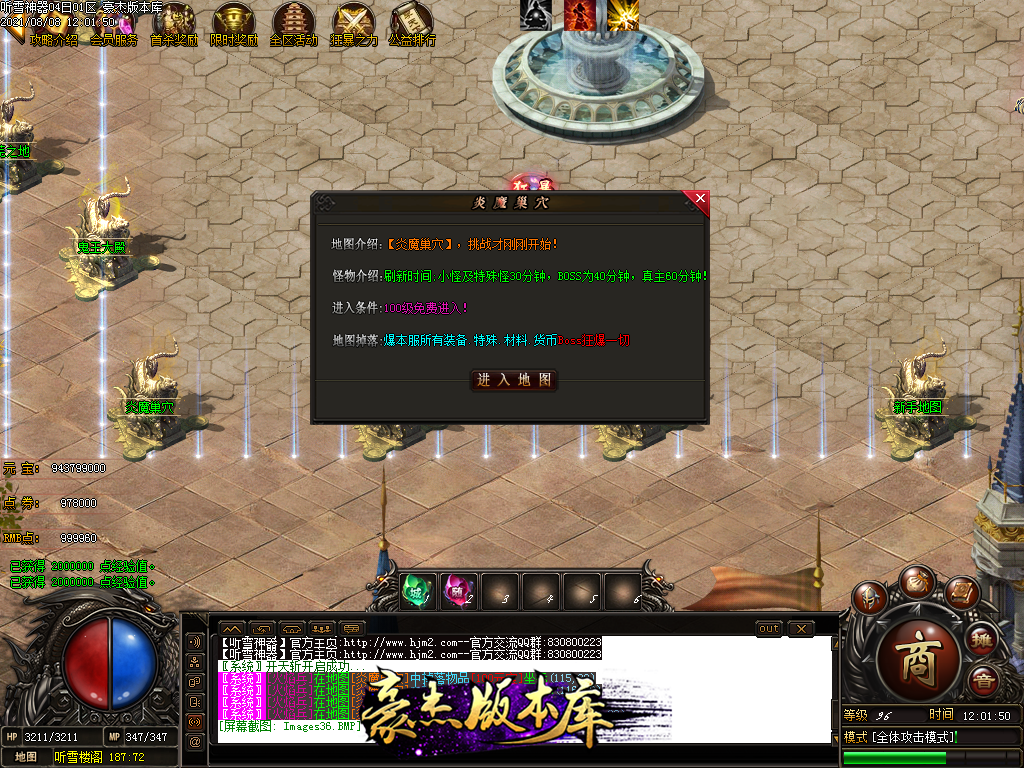This screenshot has height=768, width=1024.
Task: Open the character helmet icon
Action: click(x=870, y=599)
